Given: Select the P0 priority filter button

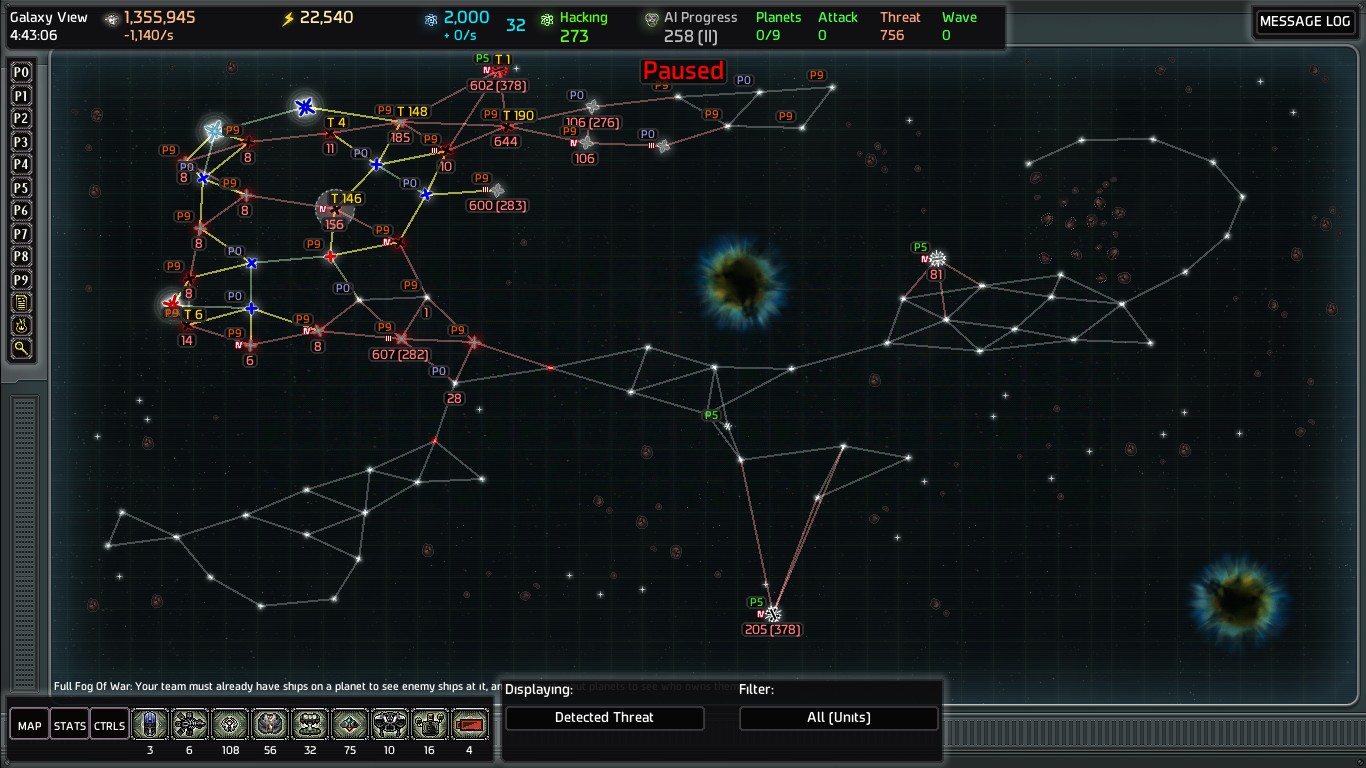Looking at the screenshot, I should pyautogui.click(x=21, y=73).
